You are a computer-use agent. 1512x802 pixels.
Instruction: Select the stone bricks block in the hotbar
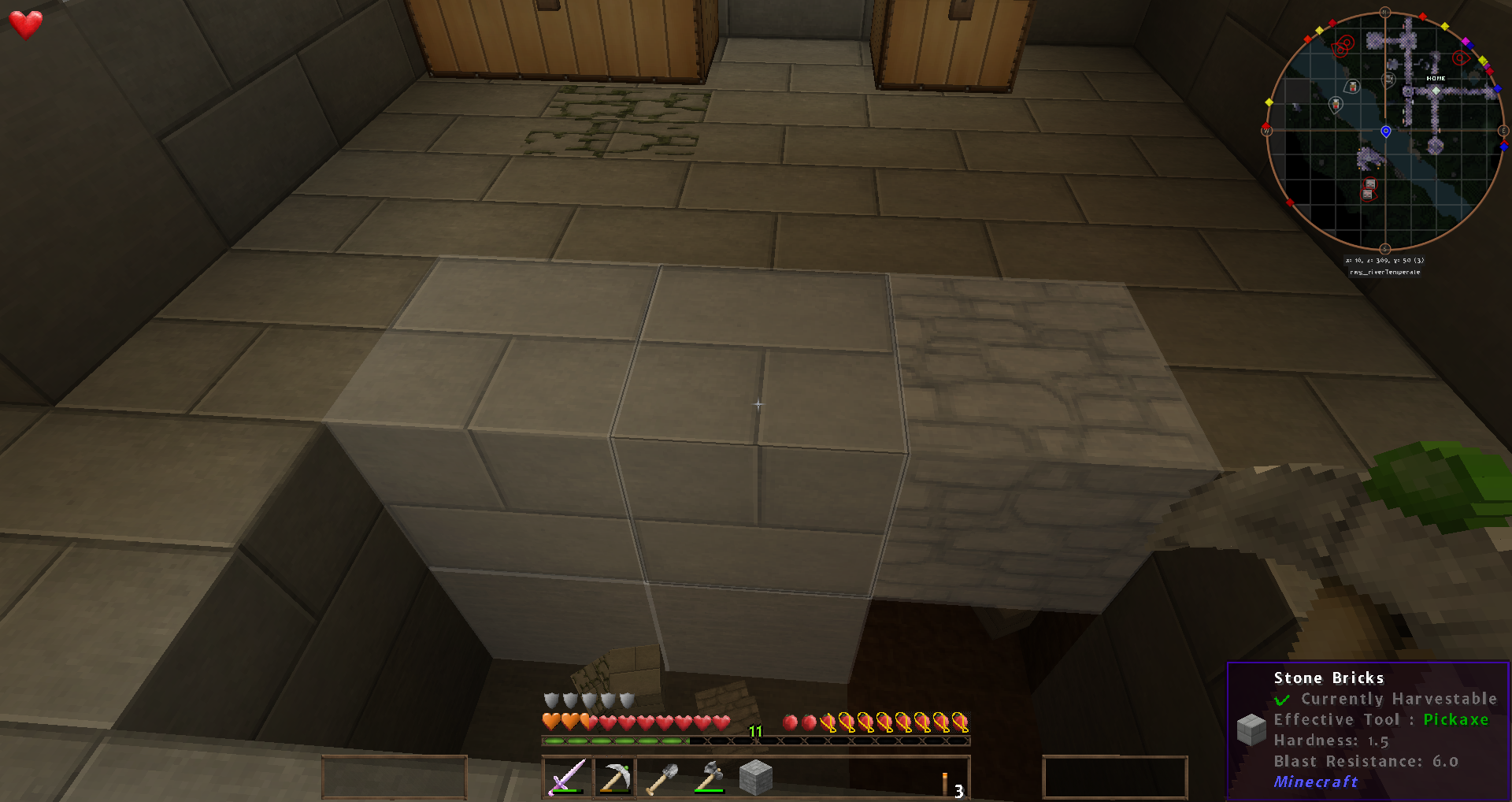point(756,778)
